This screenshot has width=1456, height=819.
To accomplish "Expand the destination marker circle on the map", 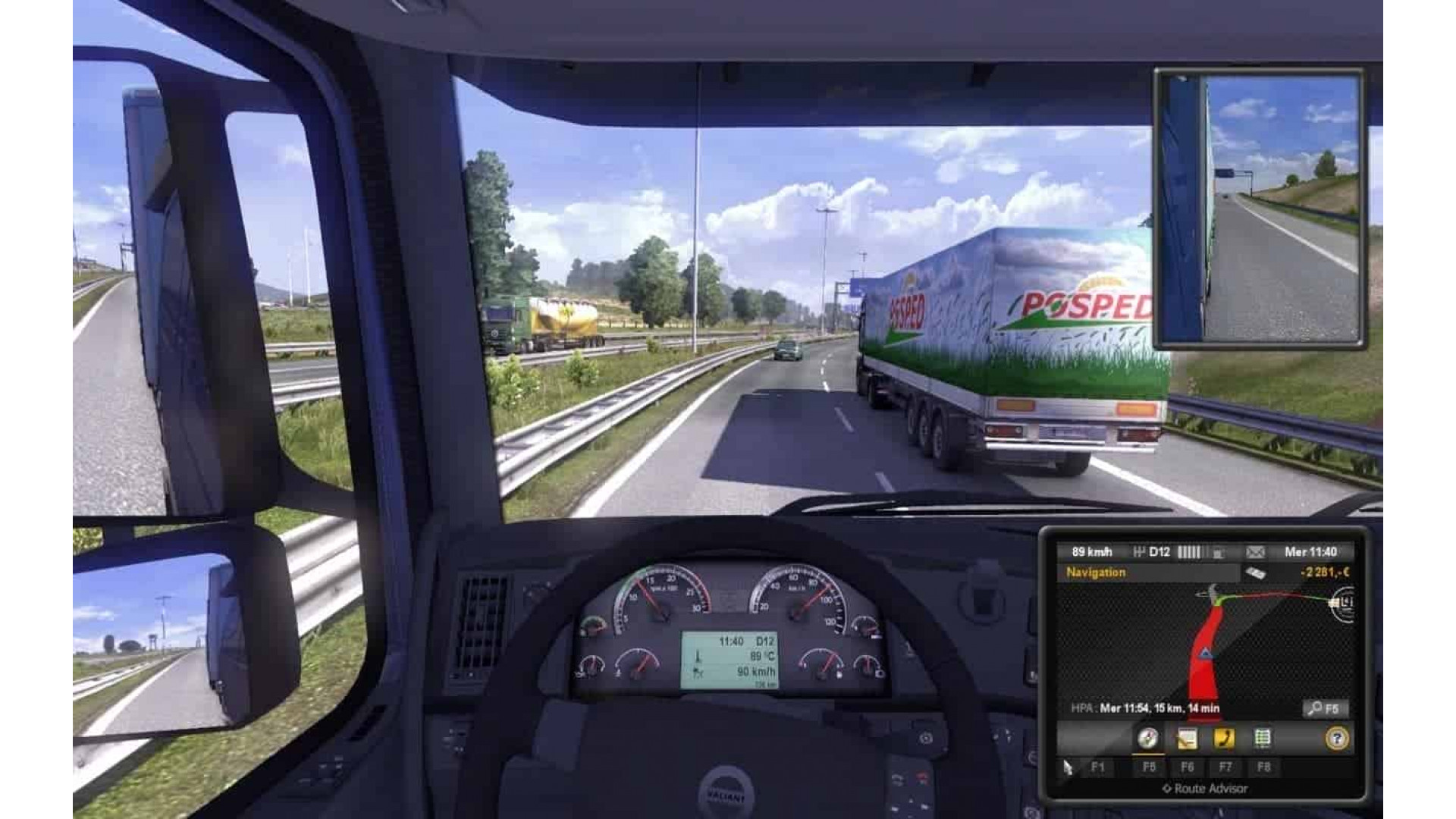I will tap(1345, 604).
